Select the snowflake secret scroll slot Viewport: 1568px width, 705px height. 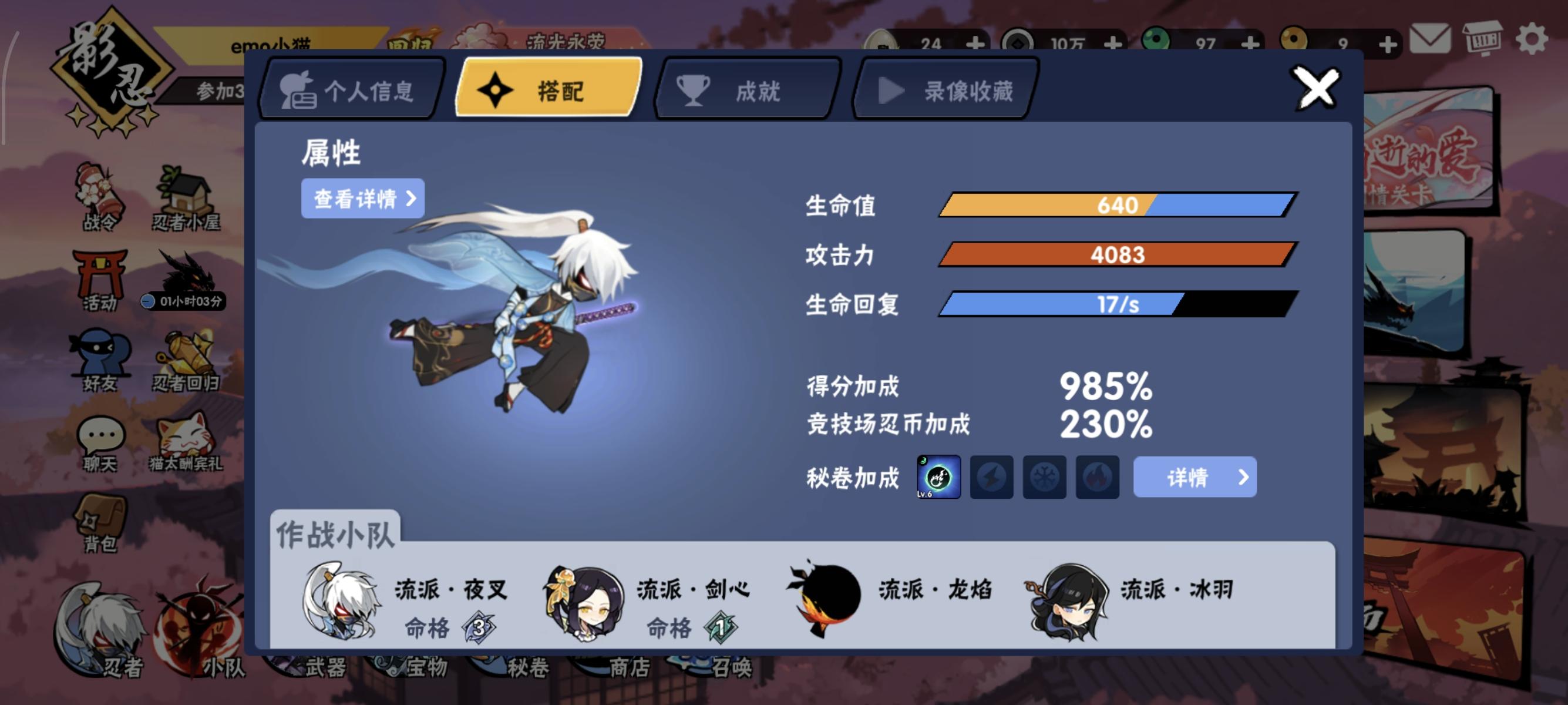pyautogui.click(x=1045, y=477)
